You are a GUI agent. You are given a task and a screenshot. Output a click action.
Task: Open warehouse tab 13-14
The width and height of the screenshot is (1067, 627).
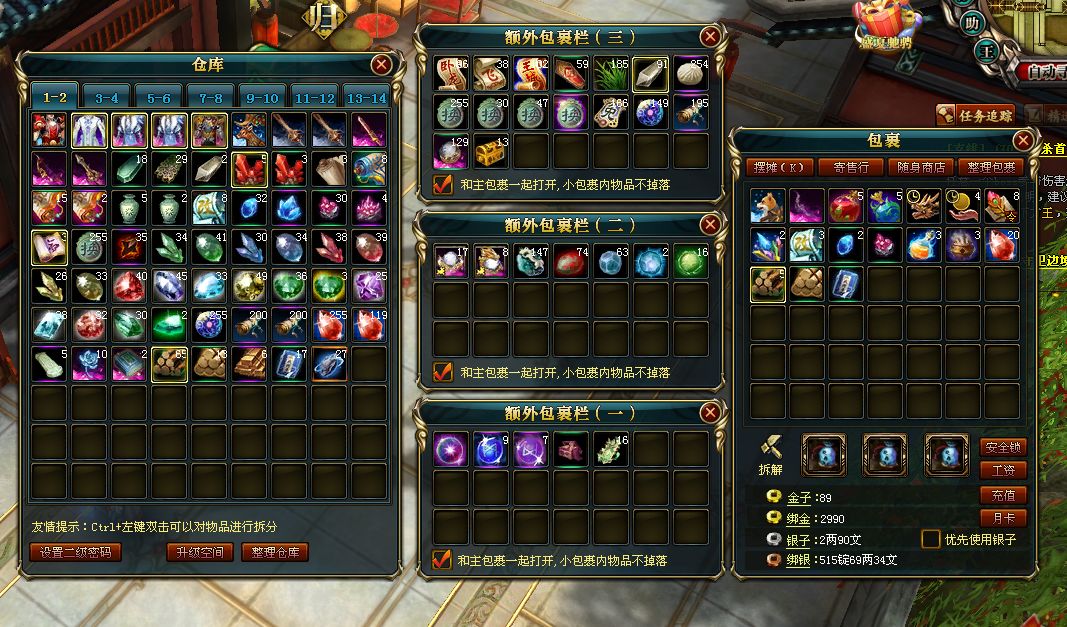pyautogui.click(x=366, y=97)
